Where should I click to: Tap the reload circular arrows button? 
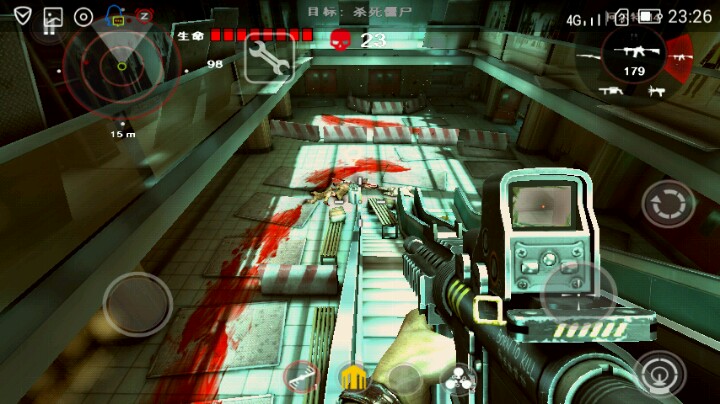667,204
